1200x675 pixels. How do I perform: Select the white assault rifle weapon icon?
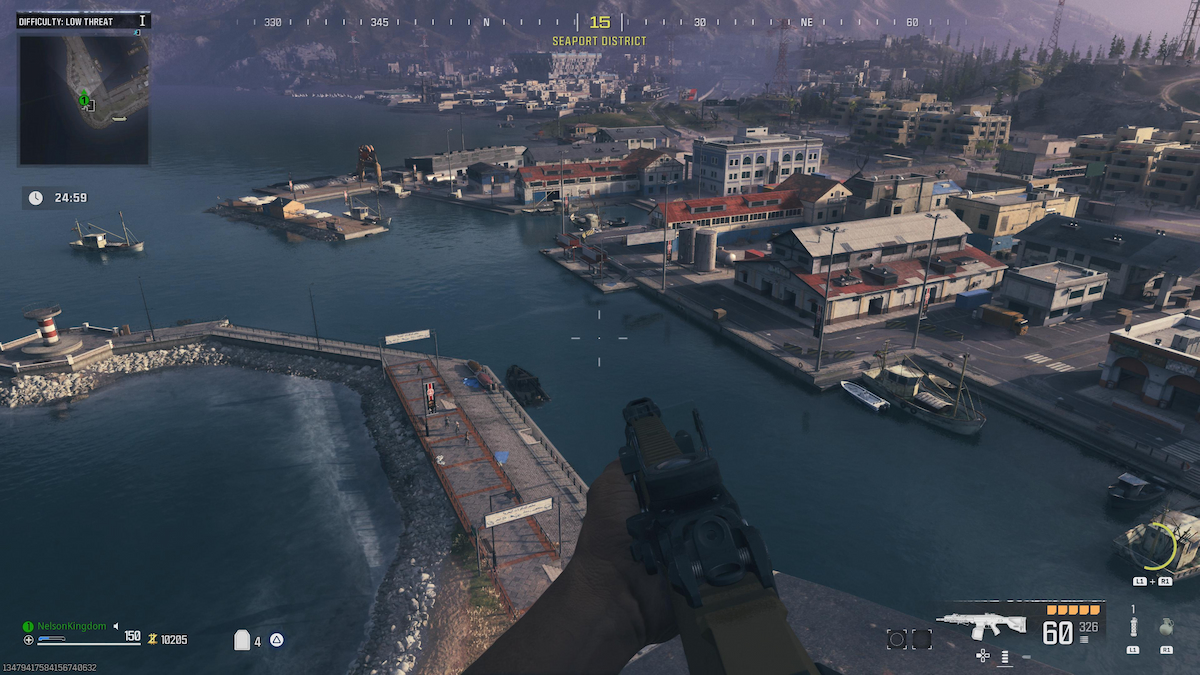click(x=983, y=624)
